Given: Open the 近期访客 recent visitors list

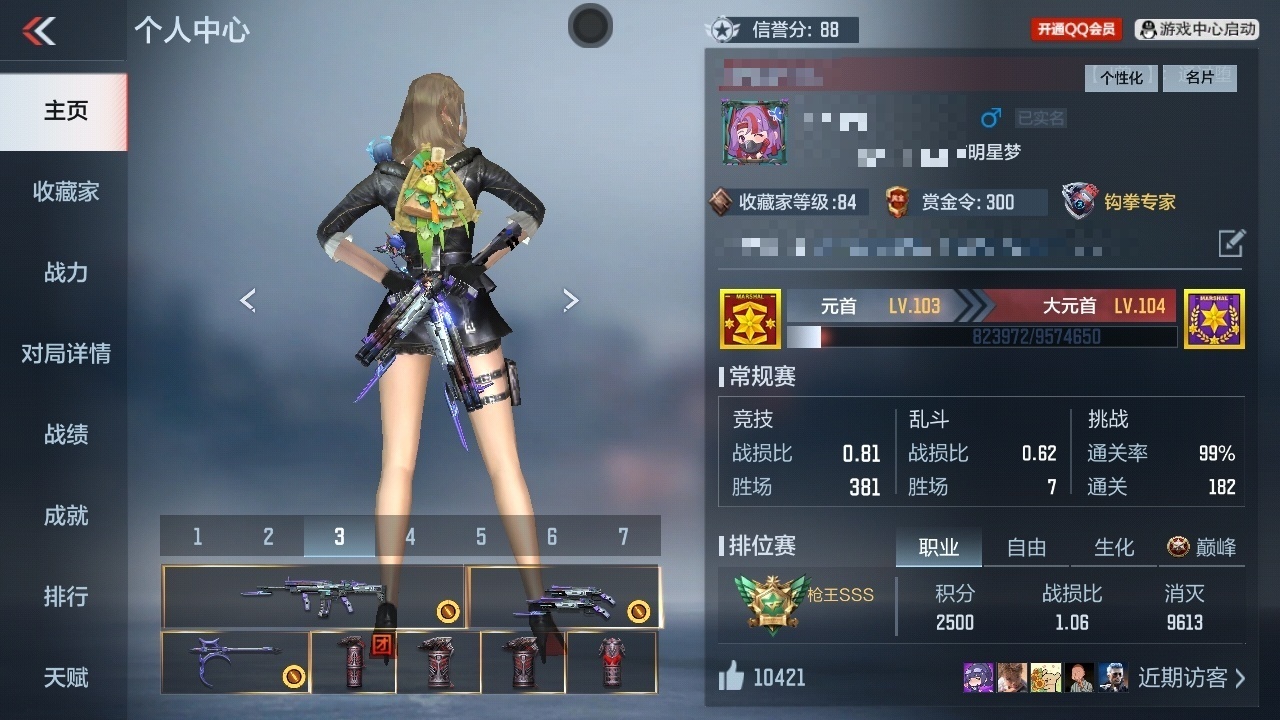Looking at the screenshot, I should [x=1191, y=677].
